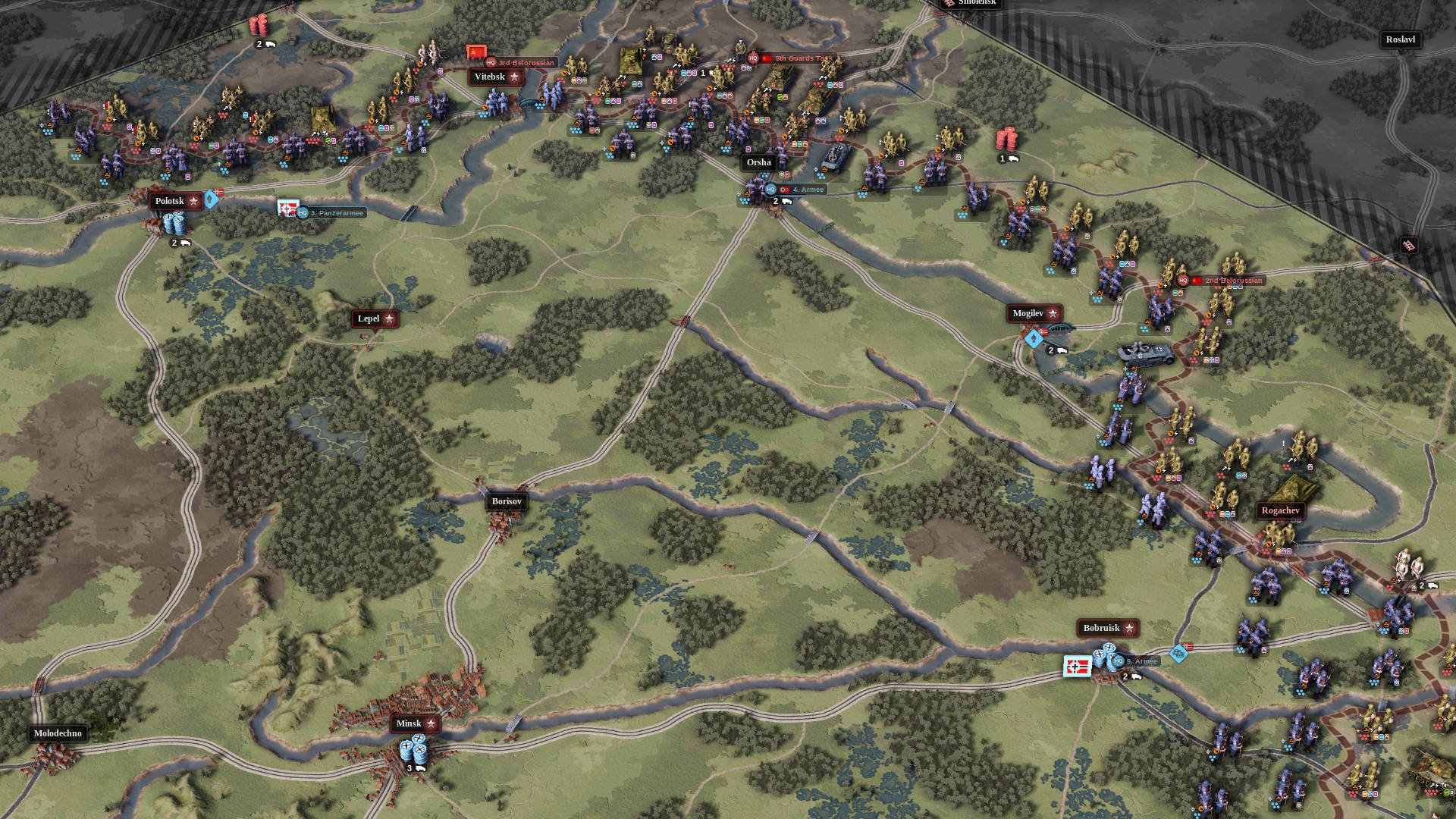Select the blue supply diamond below Mogilev
Screen dimensions: 1456x819
pos(1033,340)
